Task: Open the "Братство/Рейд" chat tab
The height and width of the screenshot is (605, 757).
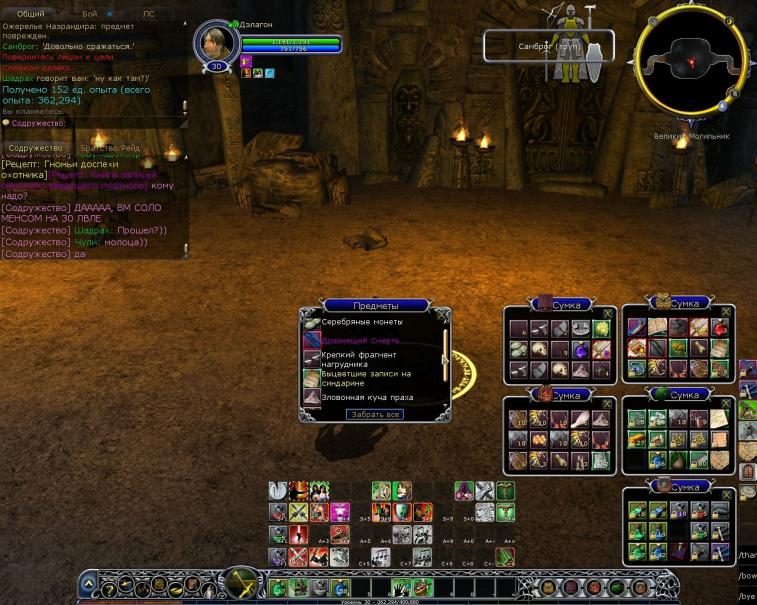Action: click(x=110, y=148)
